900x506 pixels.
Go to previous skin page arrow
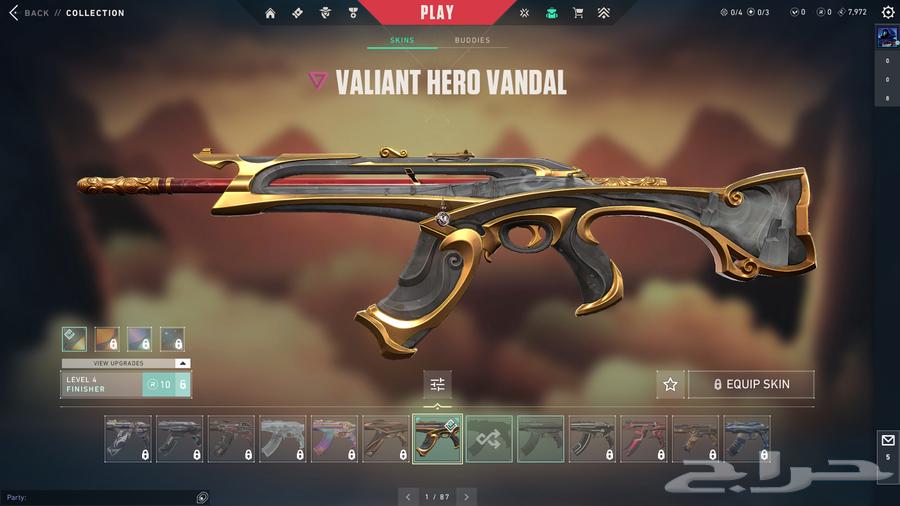tap(407, 496)
